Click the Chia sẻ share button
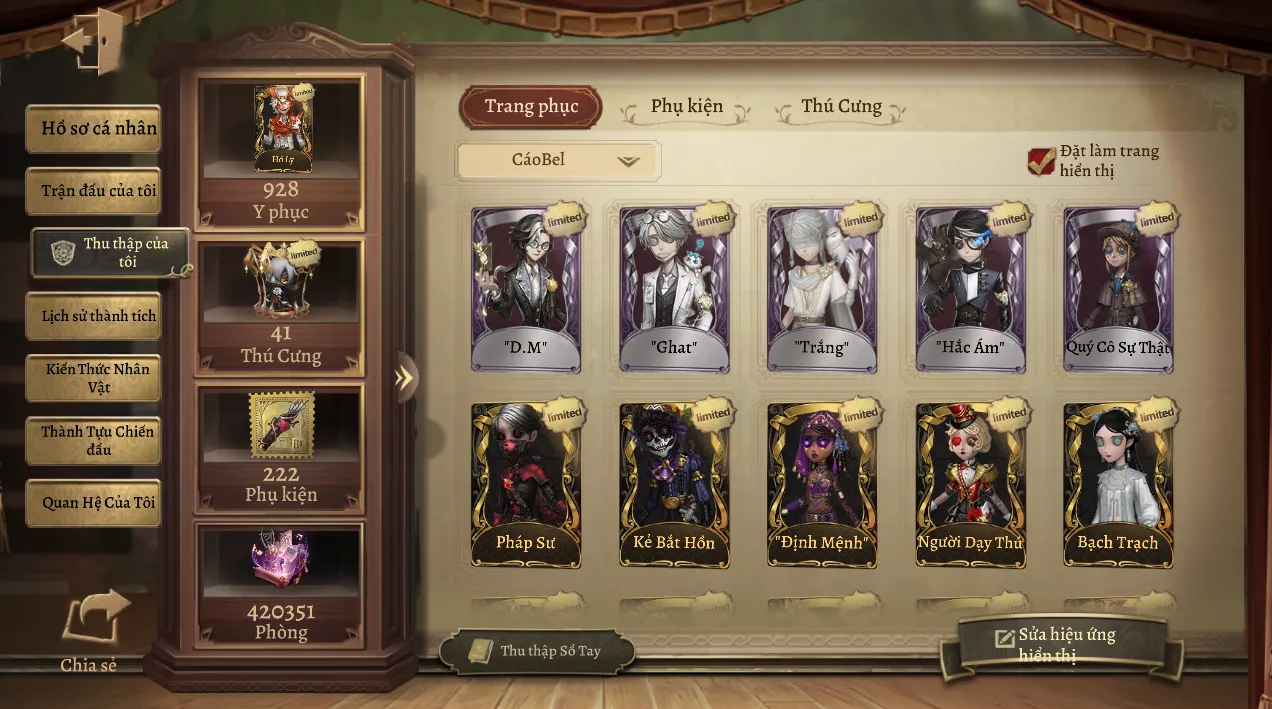The height and width of the screenshot is (709, 1272). 93,630
